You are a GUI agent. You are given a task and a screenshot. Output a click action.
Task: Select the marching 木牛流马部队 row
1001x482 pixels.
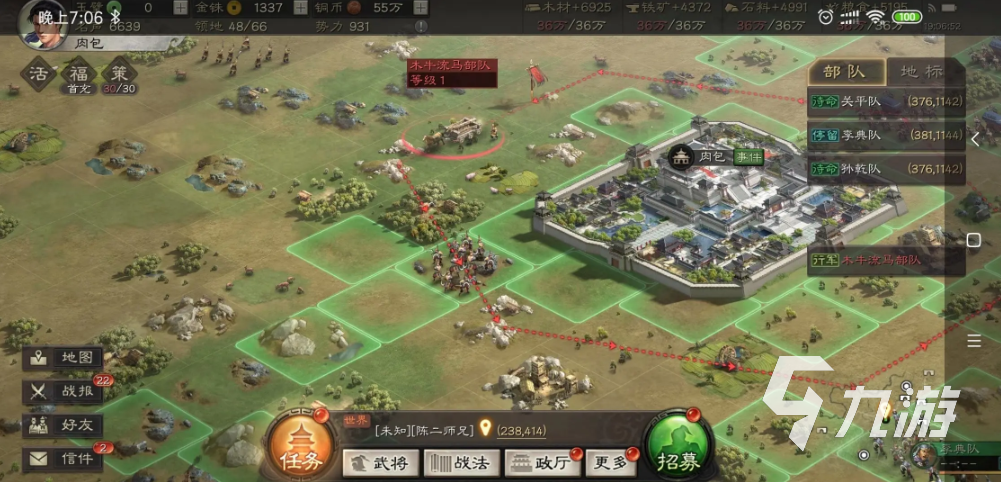(x=886, y=262)
